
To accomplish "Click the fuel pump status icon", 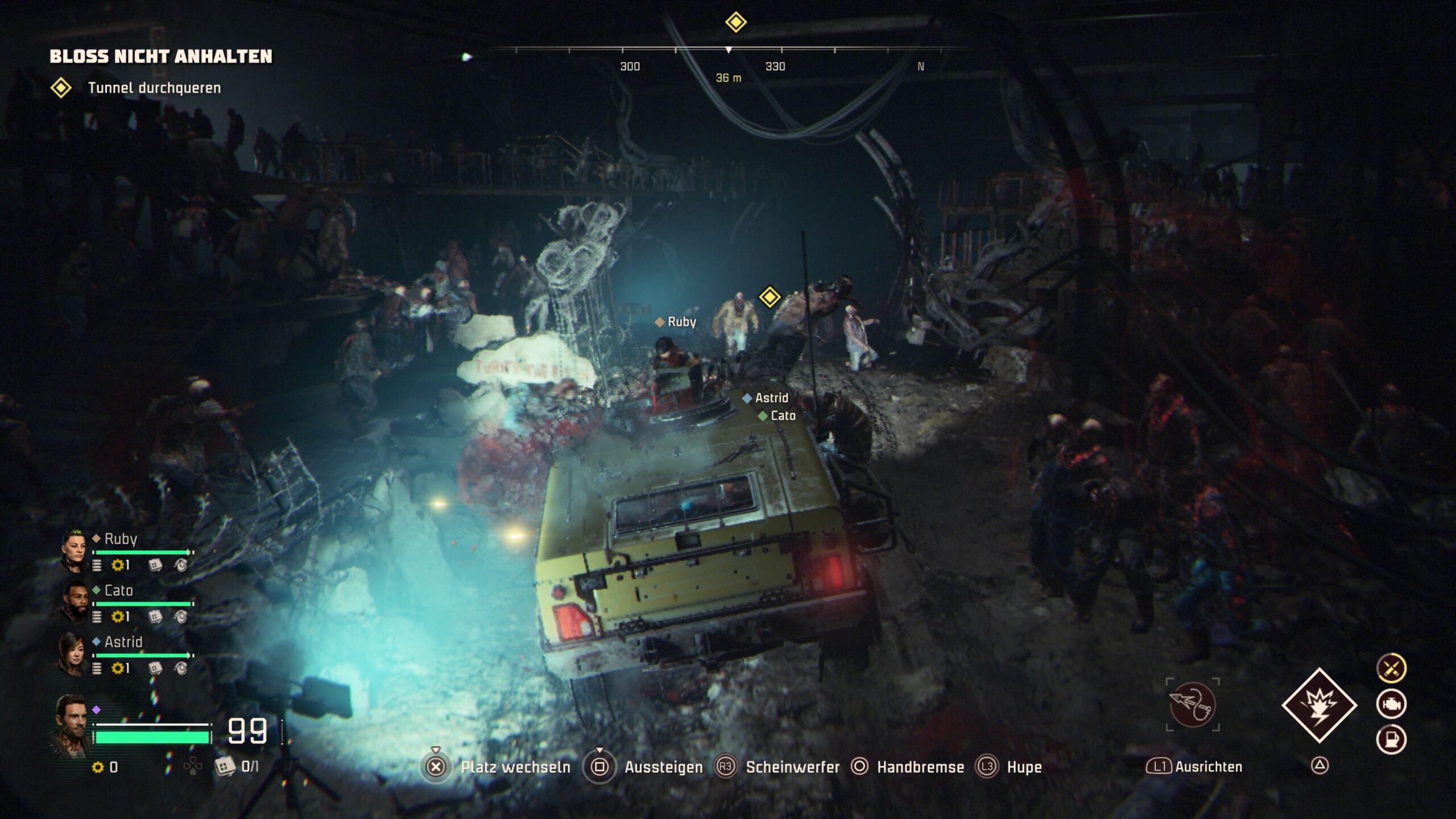I will tap(1391, 739).
